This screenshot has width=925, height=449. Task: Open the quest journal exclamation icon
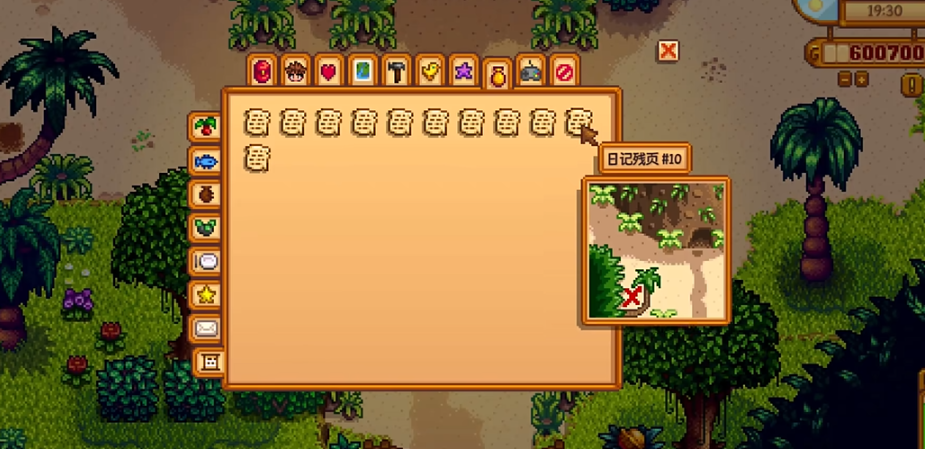coord(914,85)
